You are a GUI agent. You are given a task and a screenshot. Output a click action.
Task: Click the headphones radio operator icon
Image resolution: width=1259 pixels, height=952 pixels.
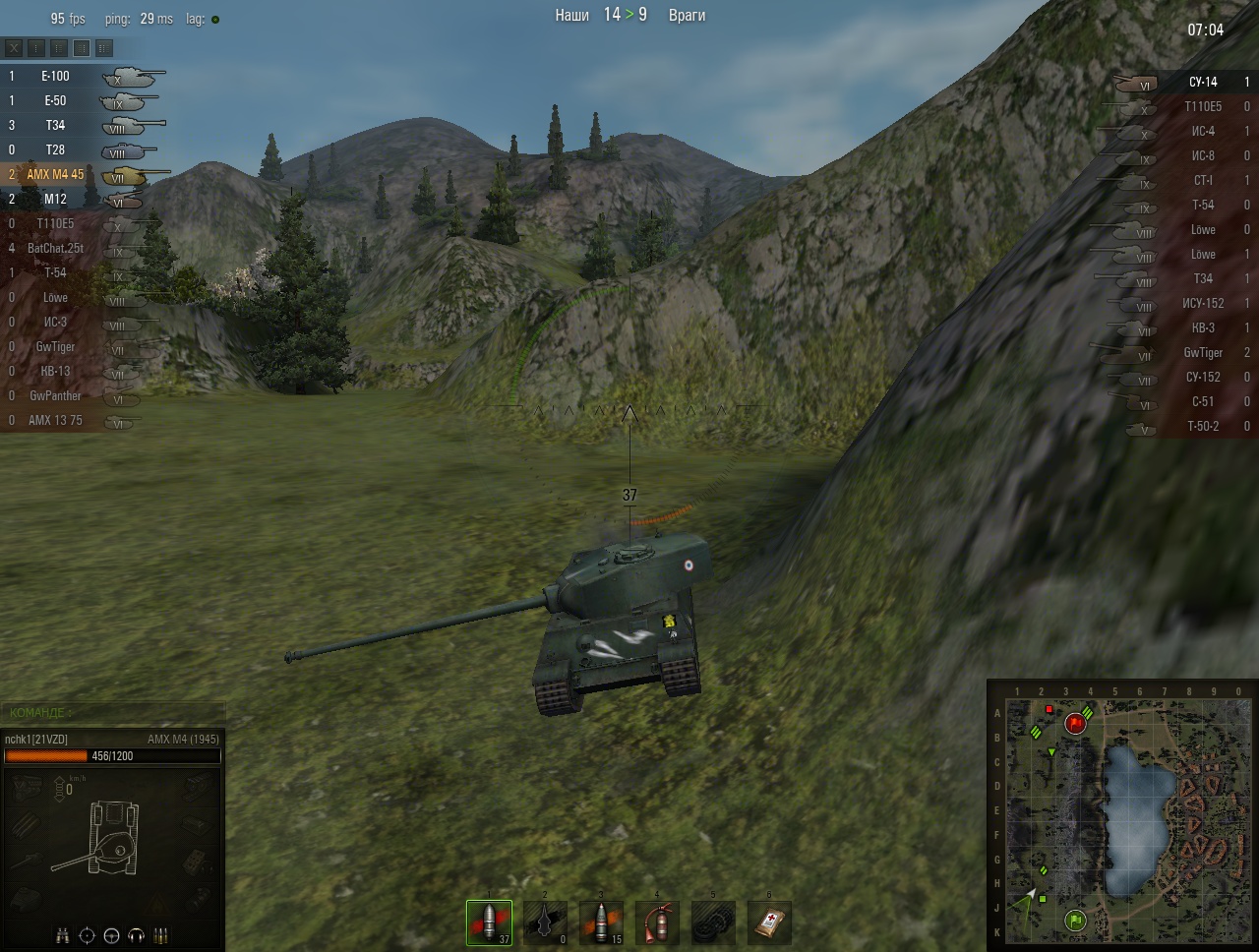(137, 935)
